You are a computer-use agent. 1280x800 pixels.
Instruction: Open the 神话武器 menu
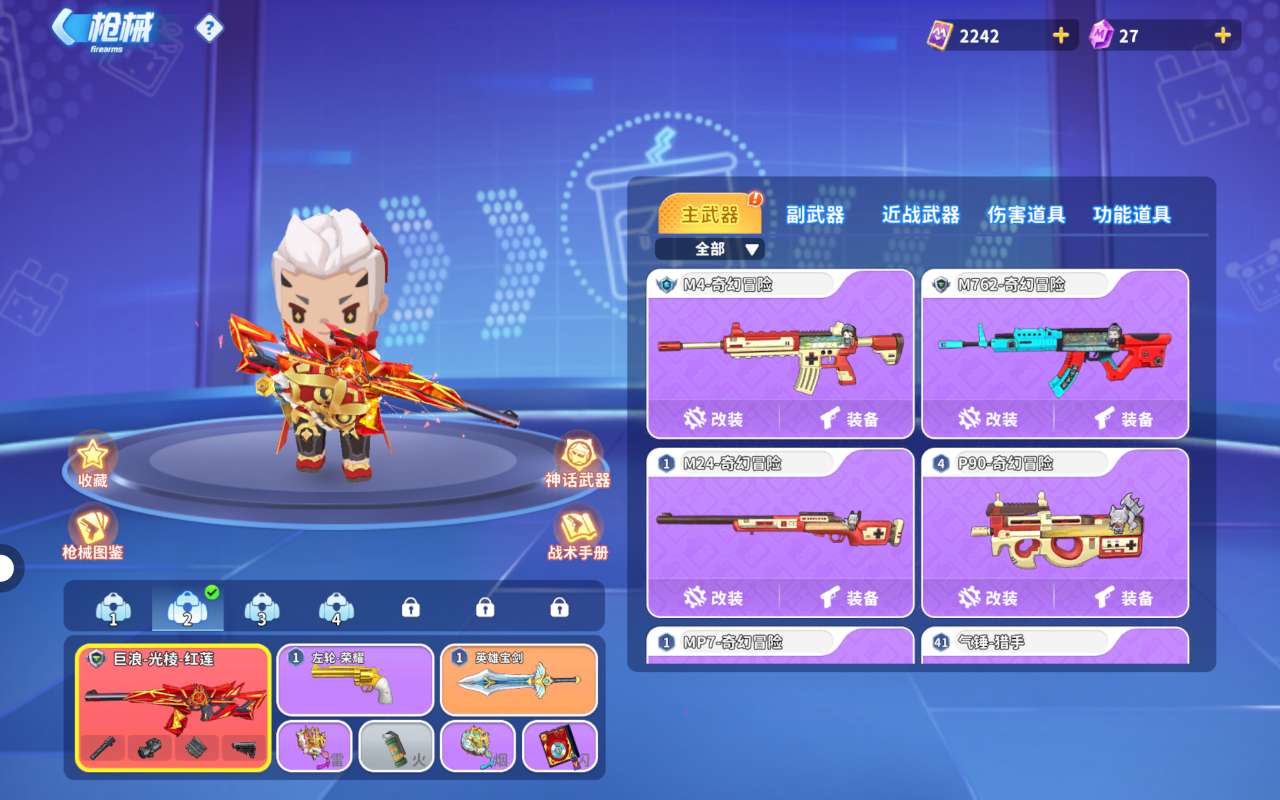[577, 460]
